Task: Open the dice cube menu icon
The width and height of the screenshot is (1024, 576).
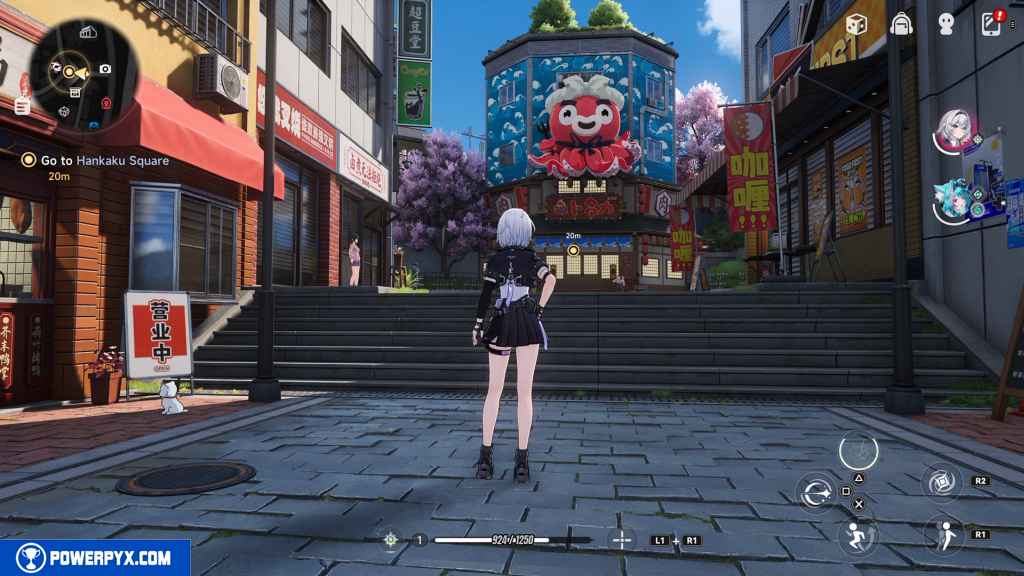Action: [x=855, y=24]
